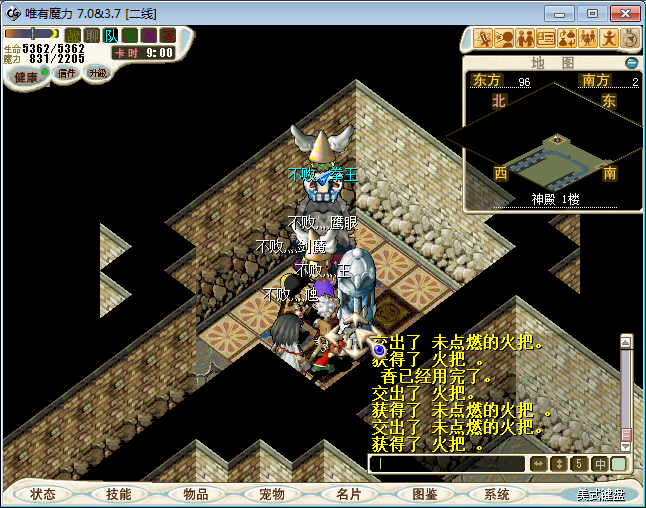Open the 信件 (Mail) button
646x508 pixels.
(67, 73)
